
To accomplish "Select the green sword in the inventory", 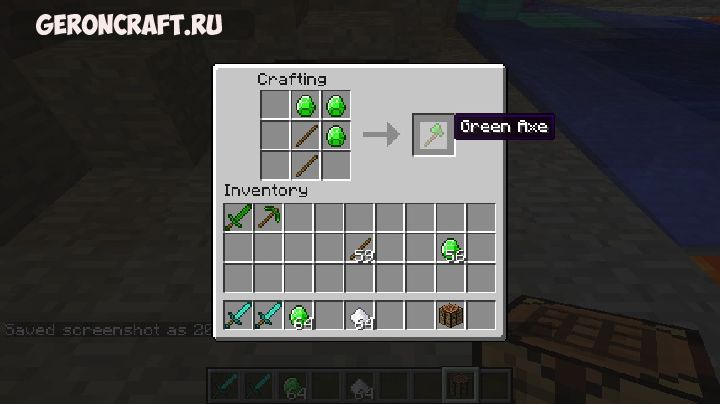I will (x=238, y=217).
